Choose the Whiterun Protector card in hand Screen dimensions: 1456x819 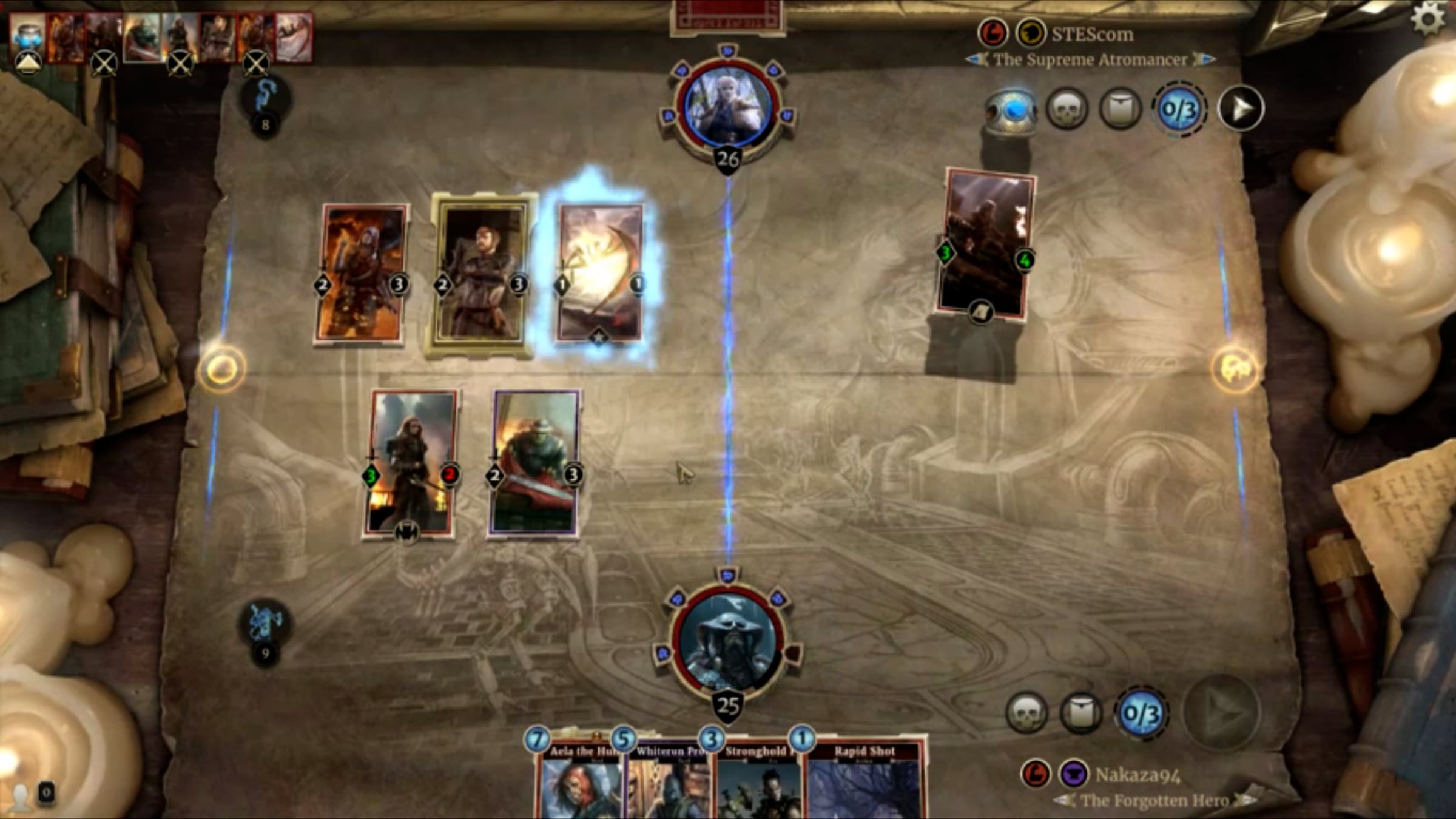click(666, 783)
